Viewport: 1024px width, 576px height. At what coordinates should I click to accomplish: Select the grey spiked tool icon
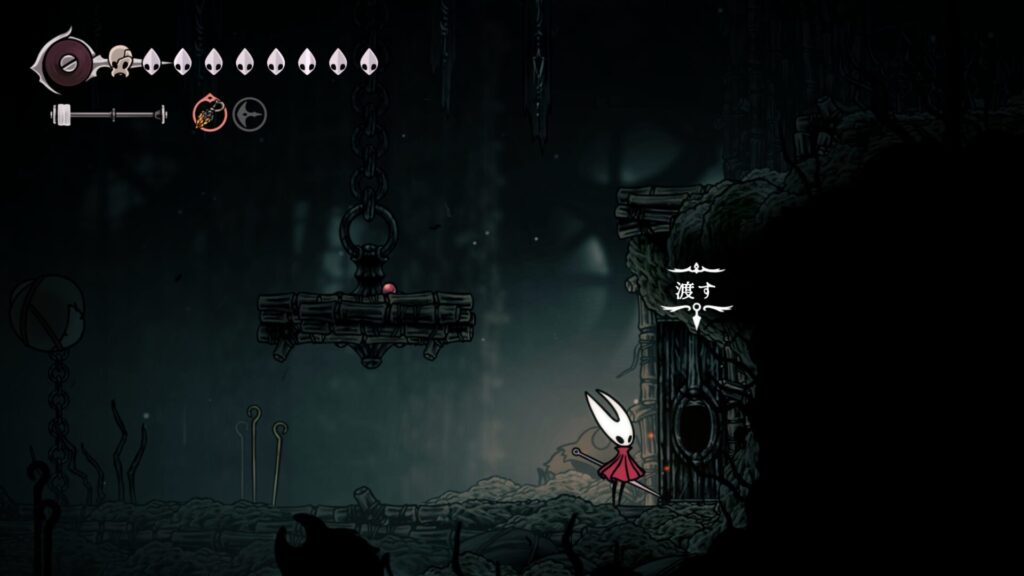pos(250,116)
